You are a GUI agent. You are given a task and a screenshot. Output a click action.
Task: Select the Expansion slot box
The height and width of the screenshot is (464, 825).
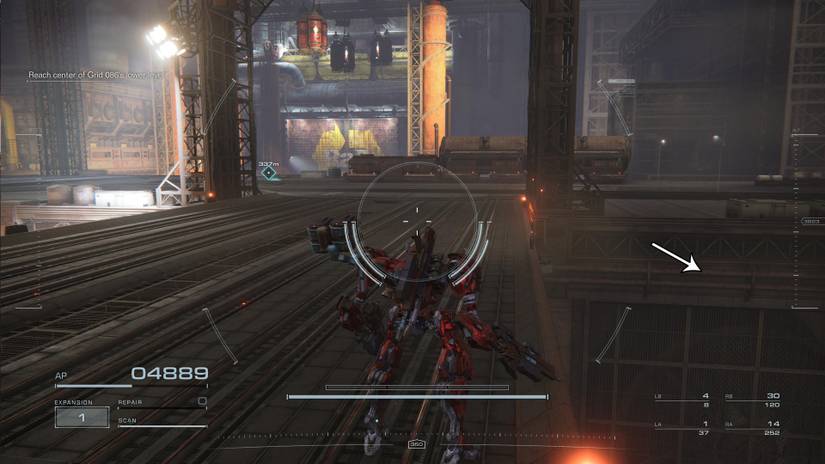(82, 417)
